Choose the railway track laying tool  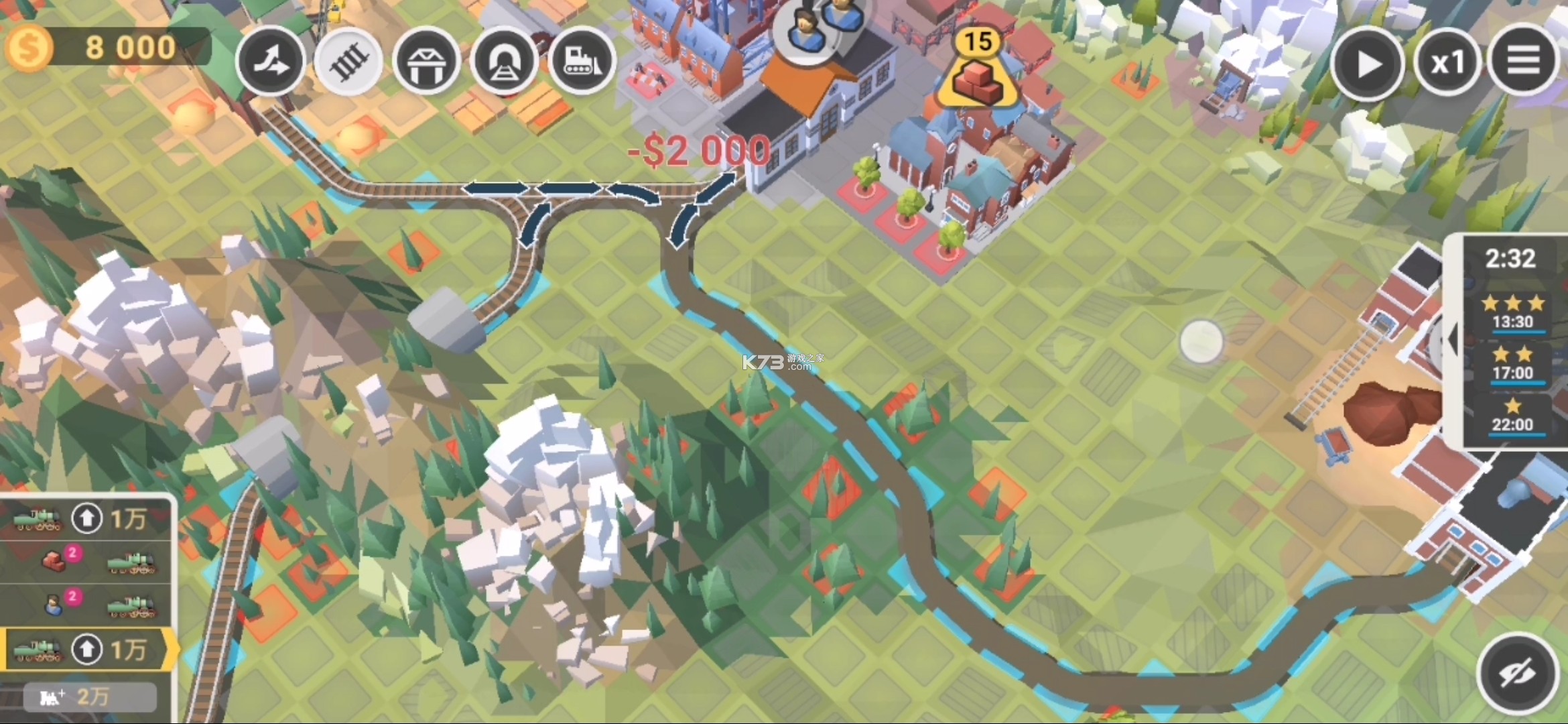[x=348, y=63]
